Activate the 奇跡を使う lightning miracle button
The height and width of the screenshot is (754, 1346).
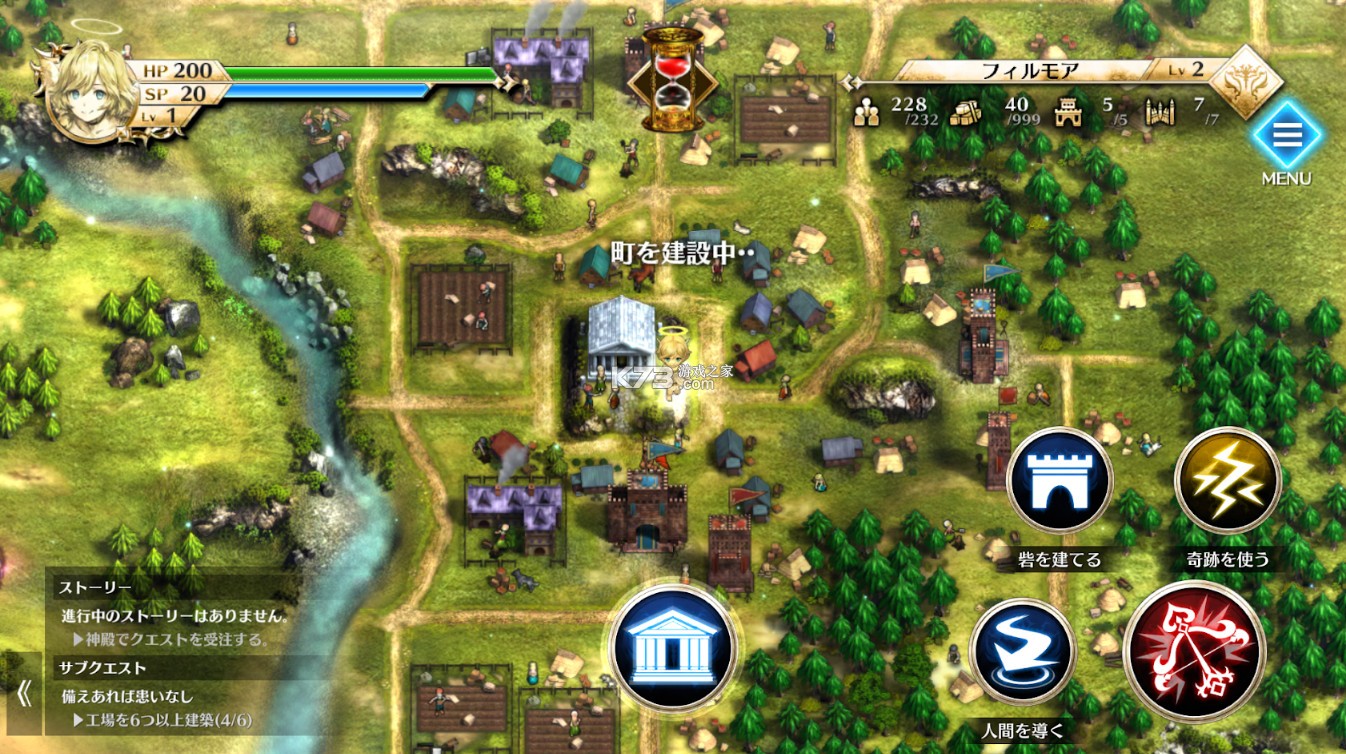point(1227,480)
